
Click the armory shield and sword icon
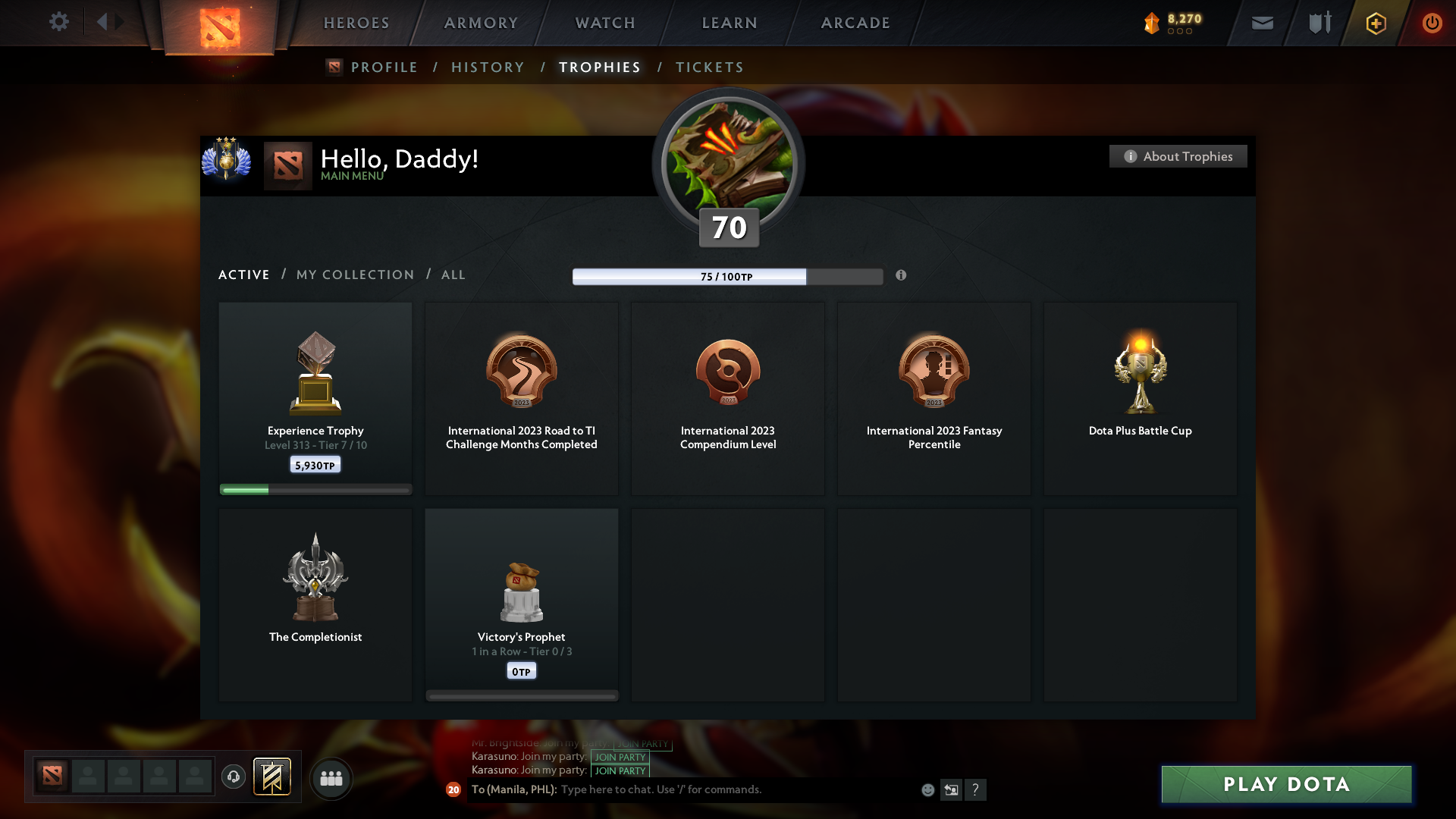point(1318,23)
